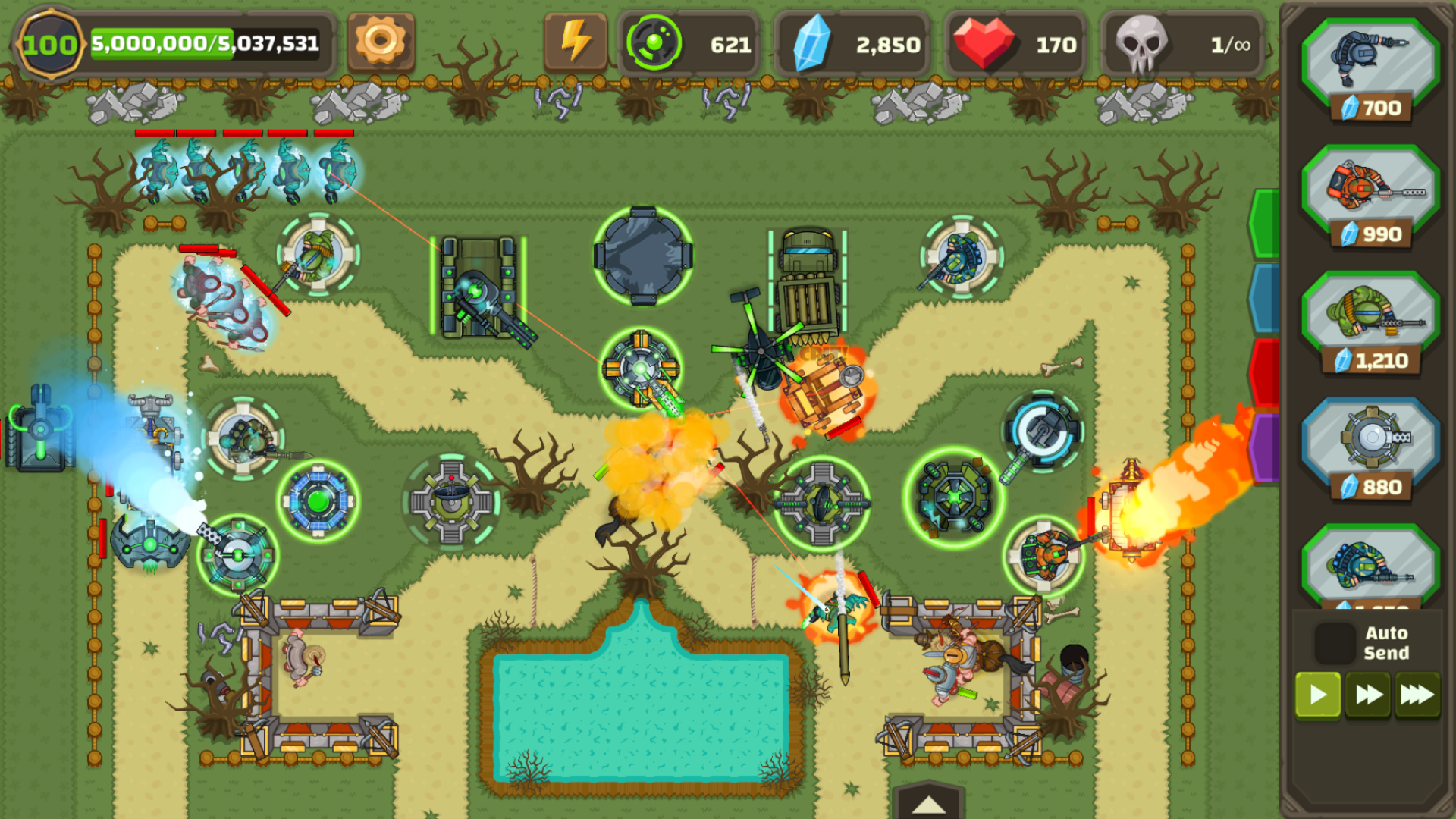Select the 990-crystal orange gunner tower
This screenshot has height=819, width=1456.
click(x=1370, y=197)
